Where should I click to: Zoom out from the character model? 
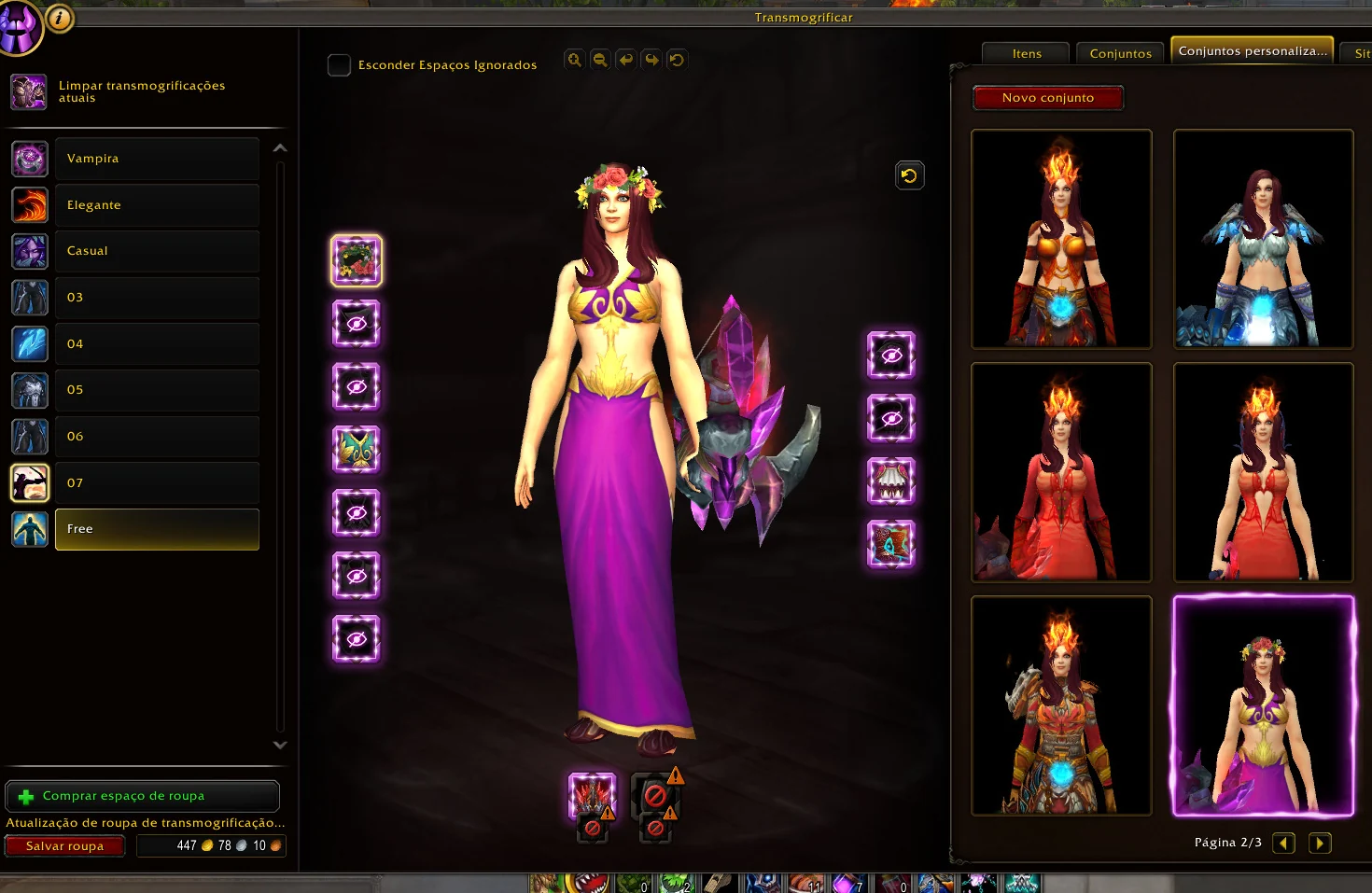click(x=599, y=59)
